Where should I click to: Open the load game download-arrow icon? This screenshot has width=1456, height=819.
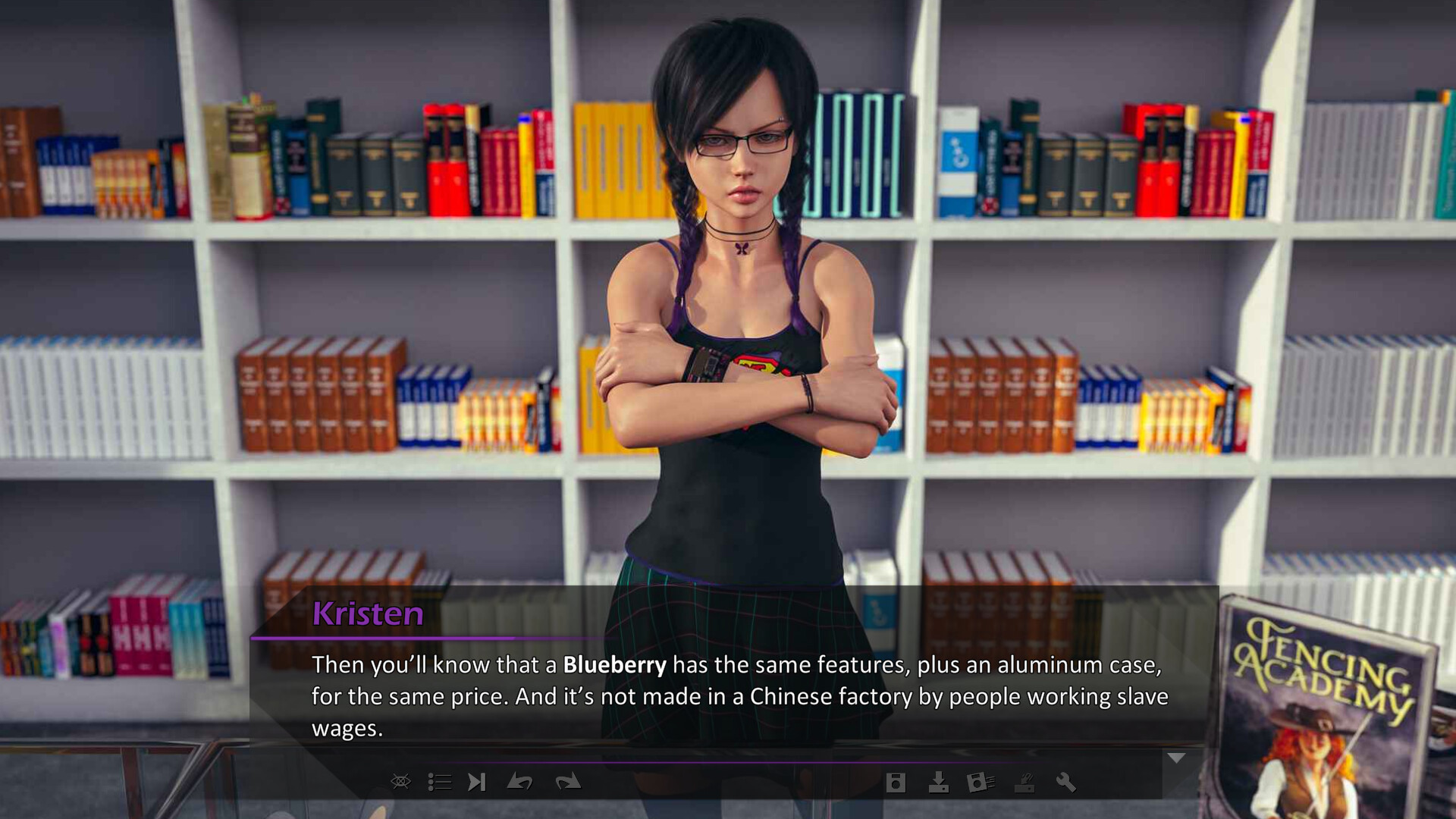[938, 783]
